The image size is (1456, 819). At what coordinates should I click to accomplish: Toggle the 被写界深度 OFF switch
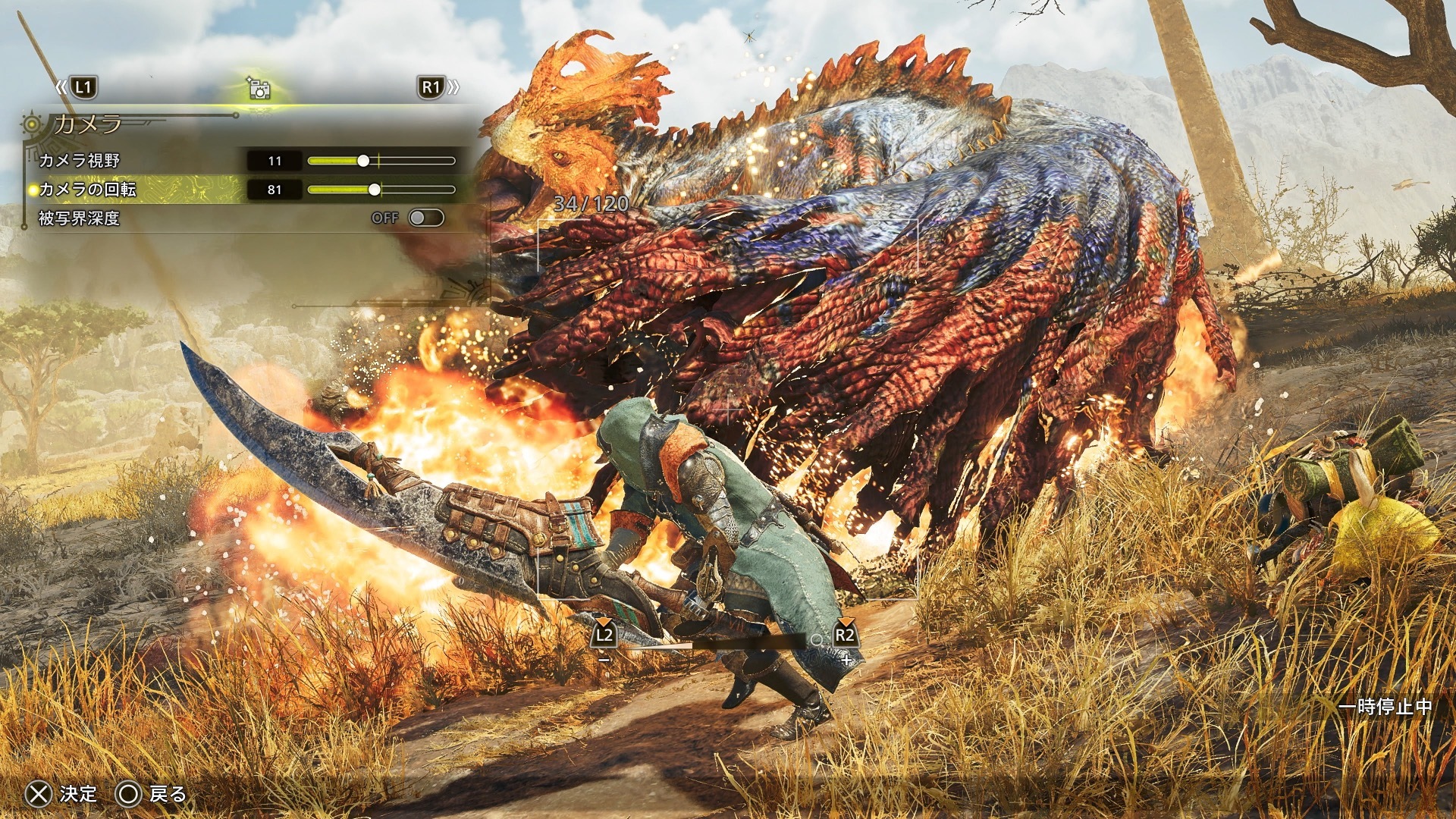coord(425,218)
